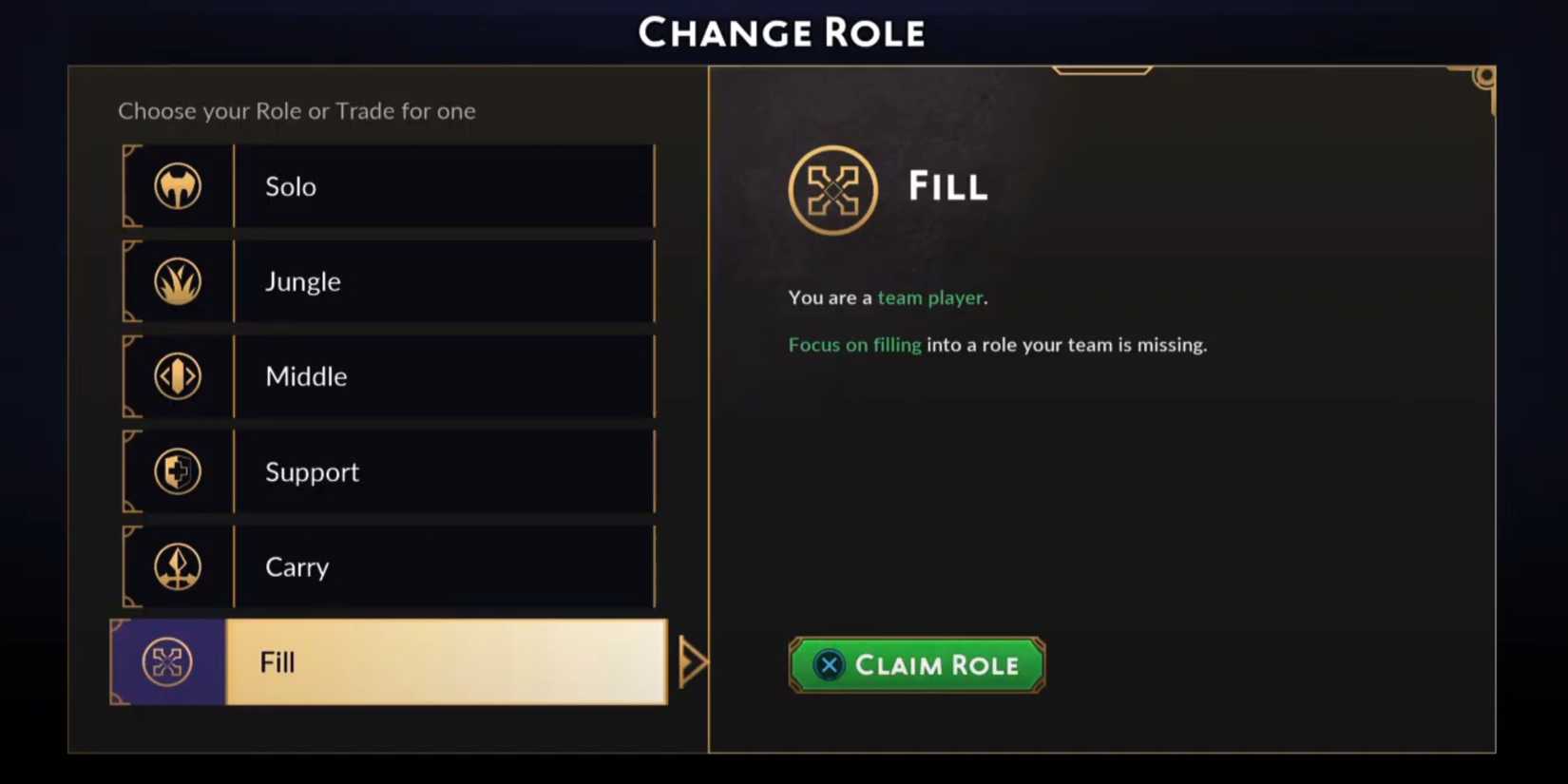Click the Focus on filling highlighted text
Screen dimensions: 1568x784
click(853, 344)
